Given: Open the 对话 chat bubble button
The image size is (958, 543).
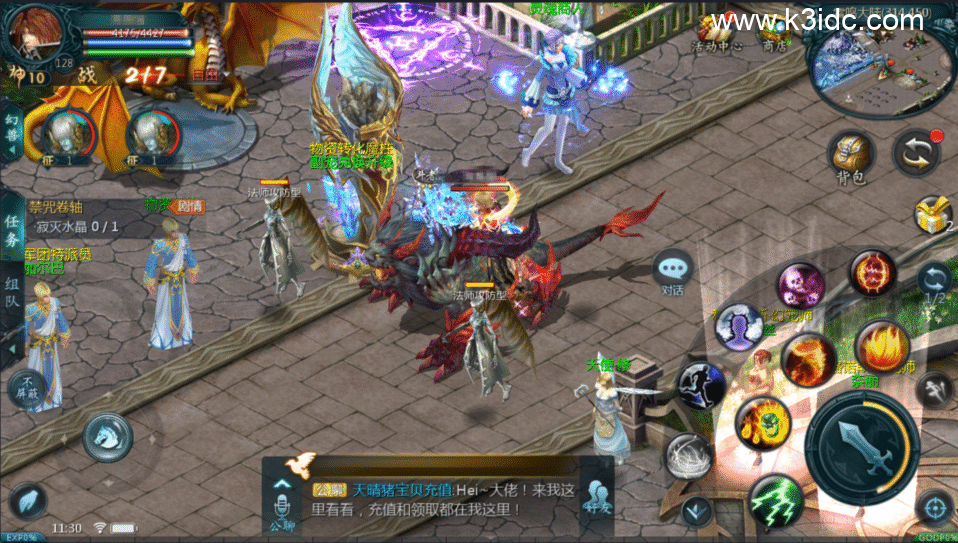Looking at the screenshot, I should click(672, 271).
